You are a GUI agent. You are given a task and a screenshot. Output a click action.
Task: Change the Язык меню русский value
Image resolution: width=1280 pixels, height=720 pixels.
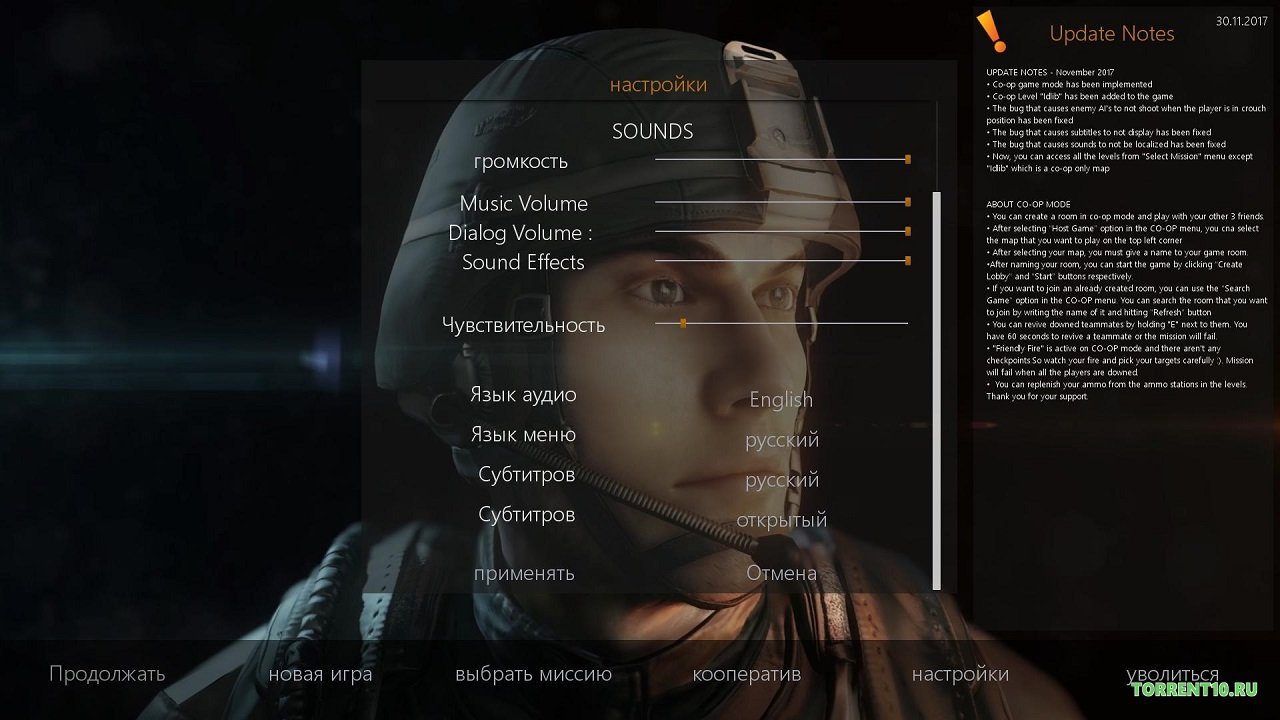pos(781,440)
